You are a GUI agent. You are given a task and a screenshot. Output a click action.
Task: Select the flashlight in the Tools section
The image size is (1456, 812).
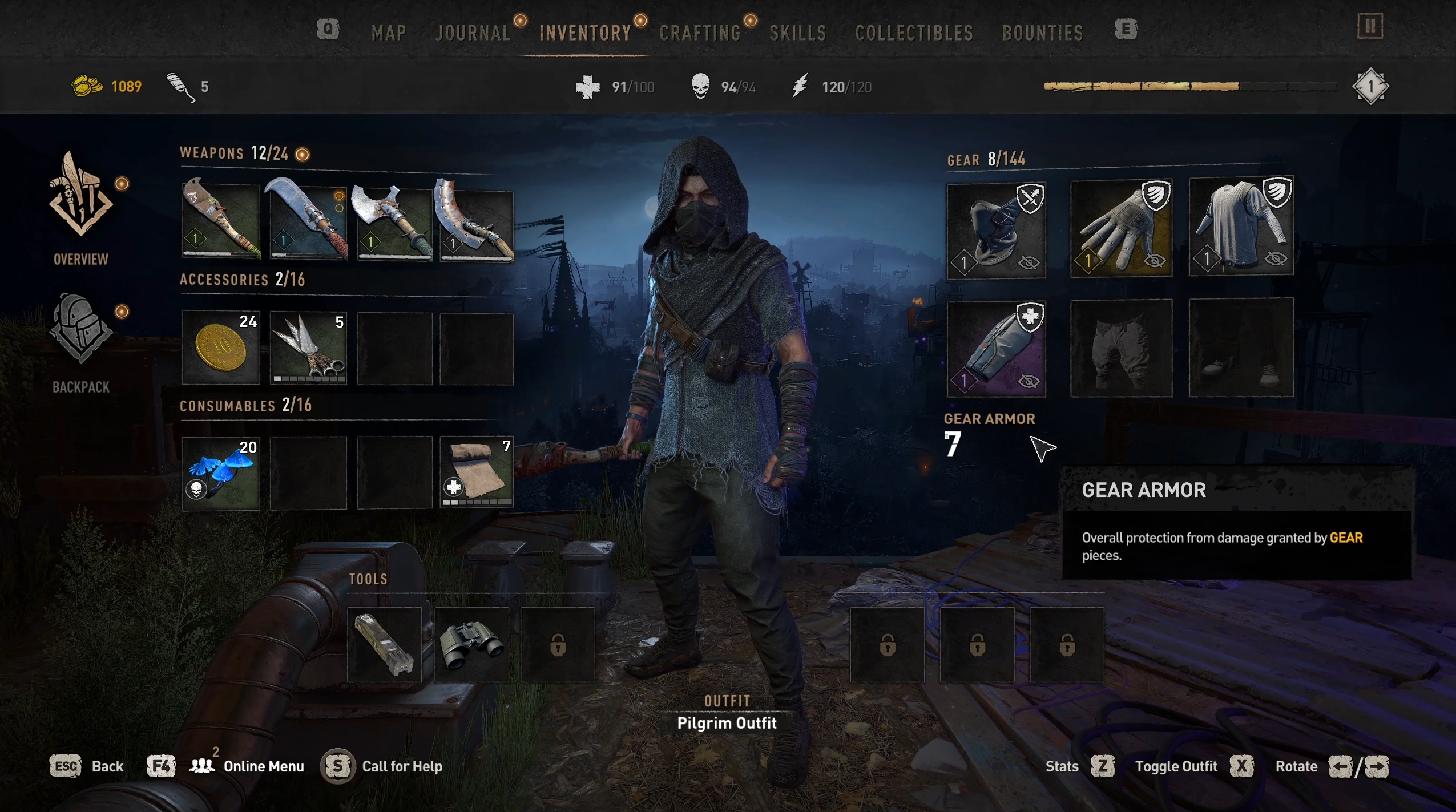(384, 644)
